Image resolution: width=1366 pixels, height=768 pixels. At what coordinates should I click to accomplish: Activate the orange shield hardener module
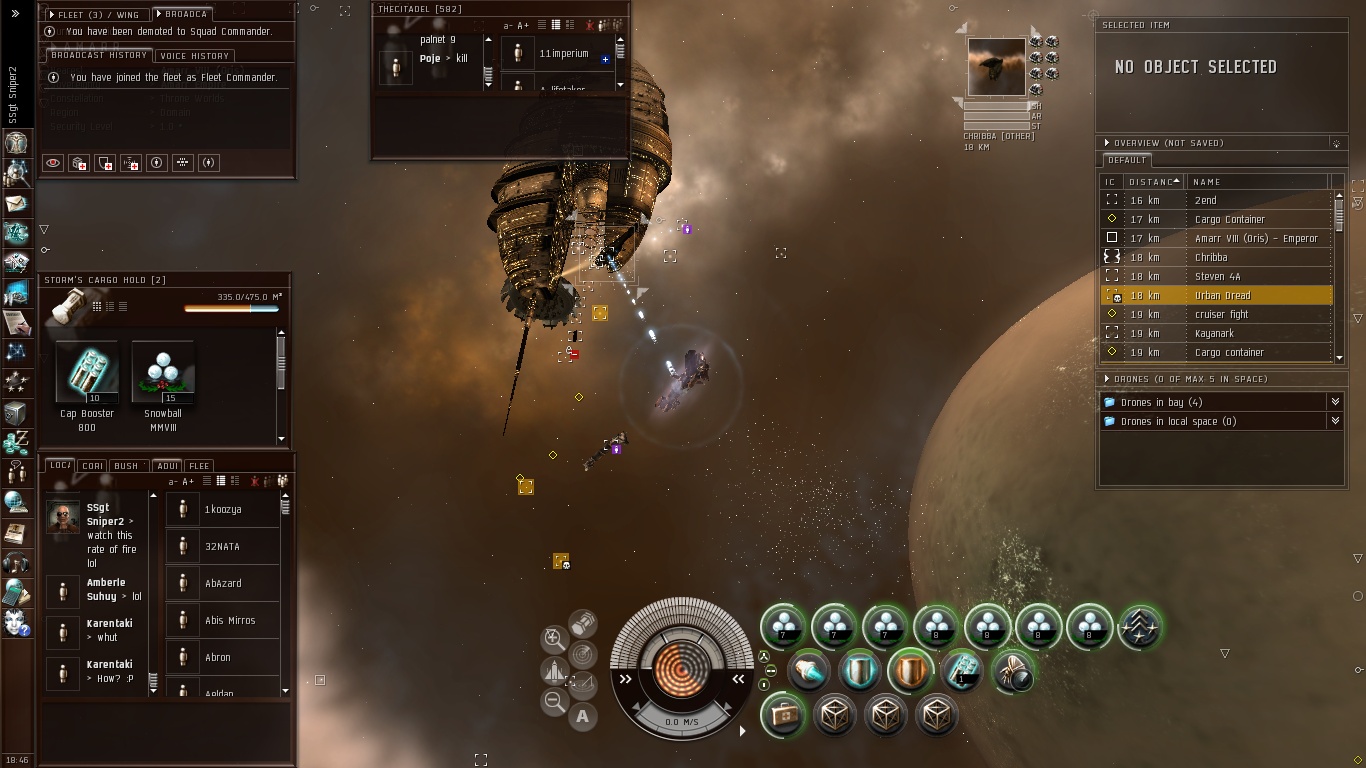point(910,671)
